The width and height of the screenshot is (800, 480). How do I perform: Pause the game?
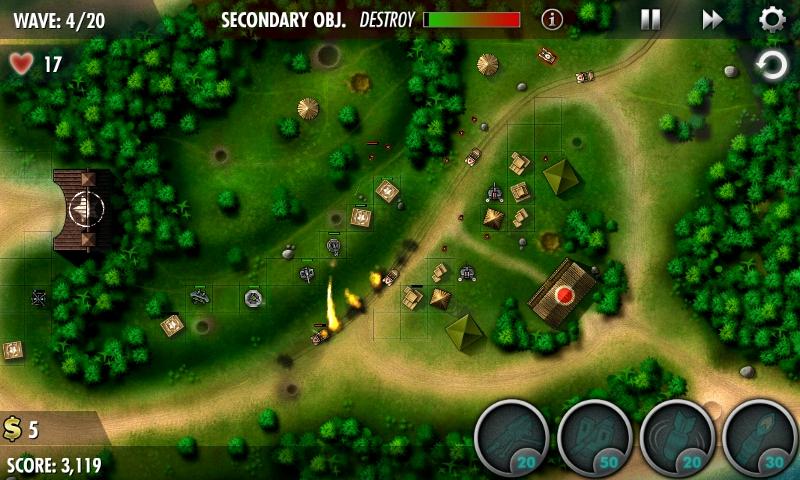[x=650, y=19]
